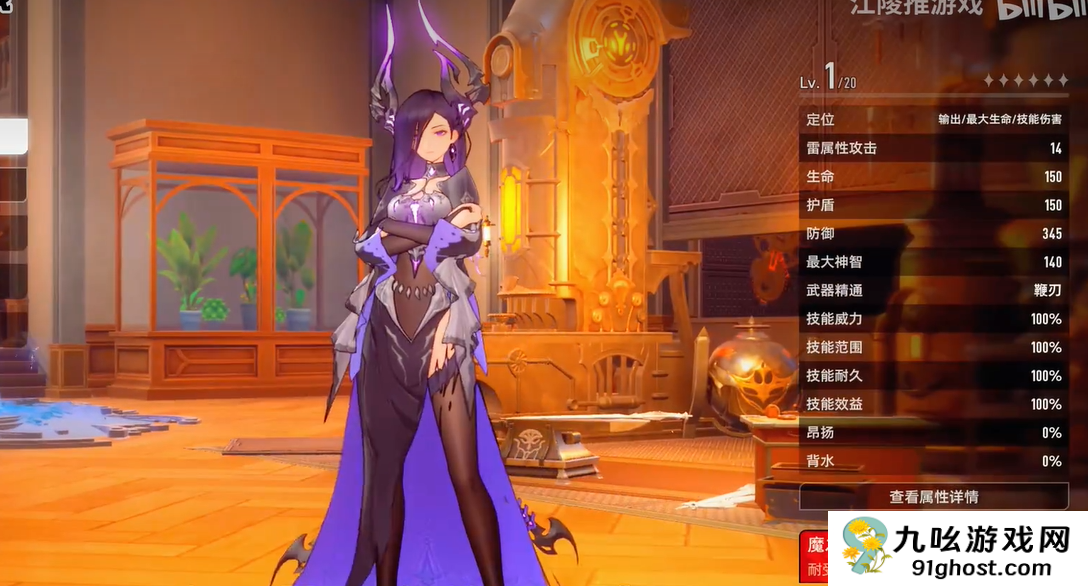The image size is (1088, 586).
Task: Open the 查看属性详情 attribute details
Action: [933, 496]
